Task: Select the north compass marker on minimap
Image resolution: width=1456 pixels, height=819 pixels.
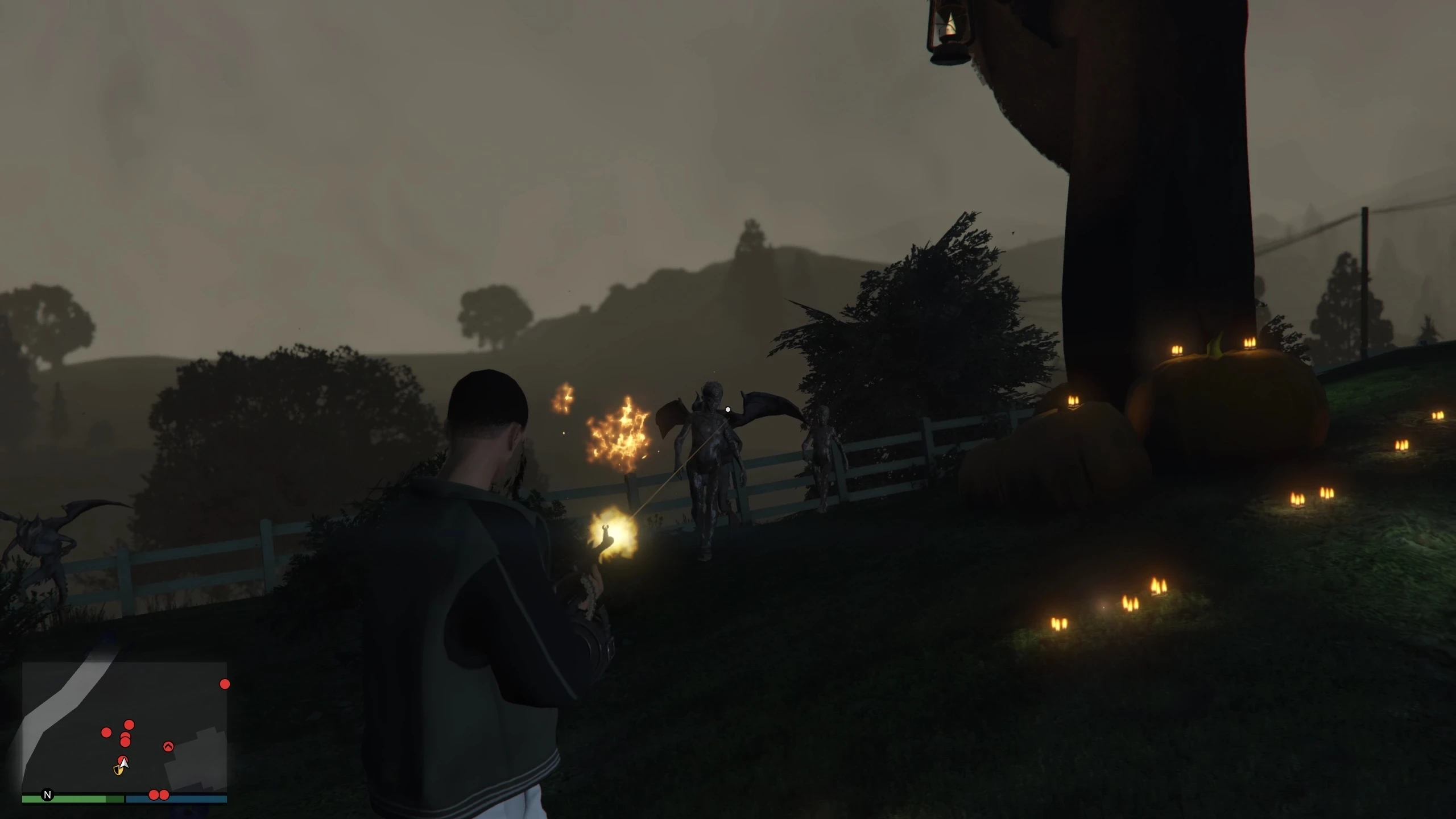Action: click(x=48, y=795)
